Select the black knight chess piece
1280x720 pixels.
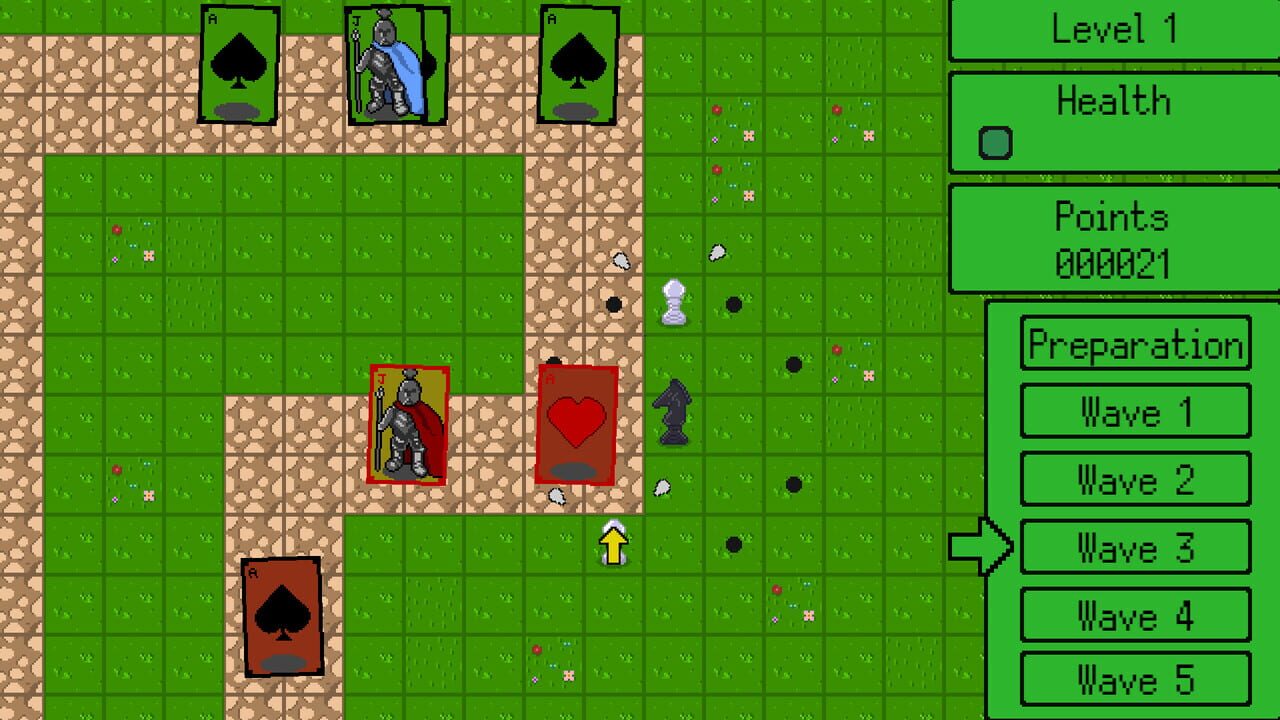click(673, 410)
